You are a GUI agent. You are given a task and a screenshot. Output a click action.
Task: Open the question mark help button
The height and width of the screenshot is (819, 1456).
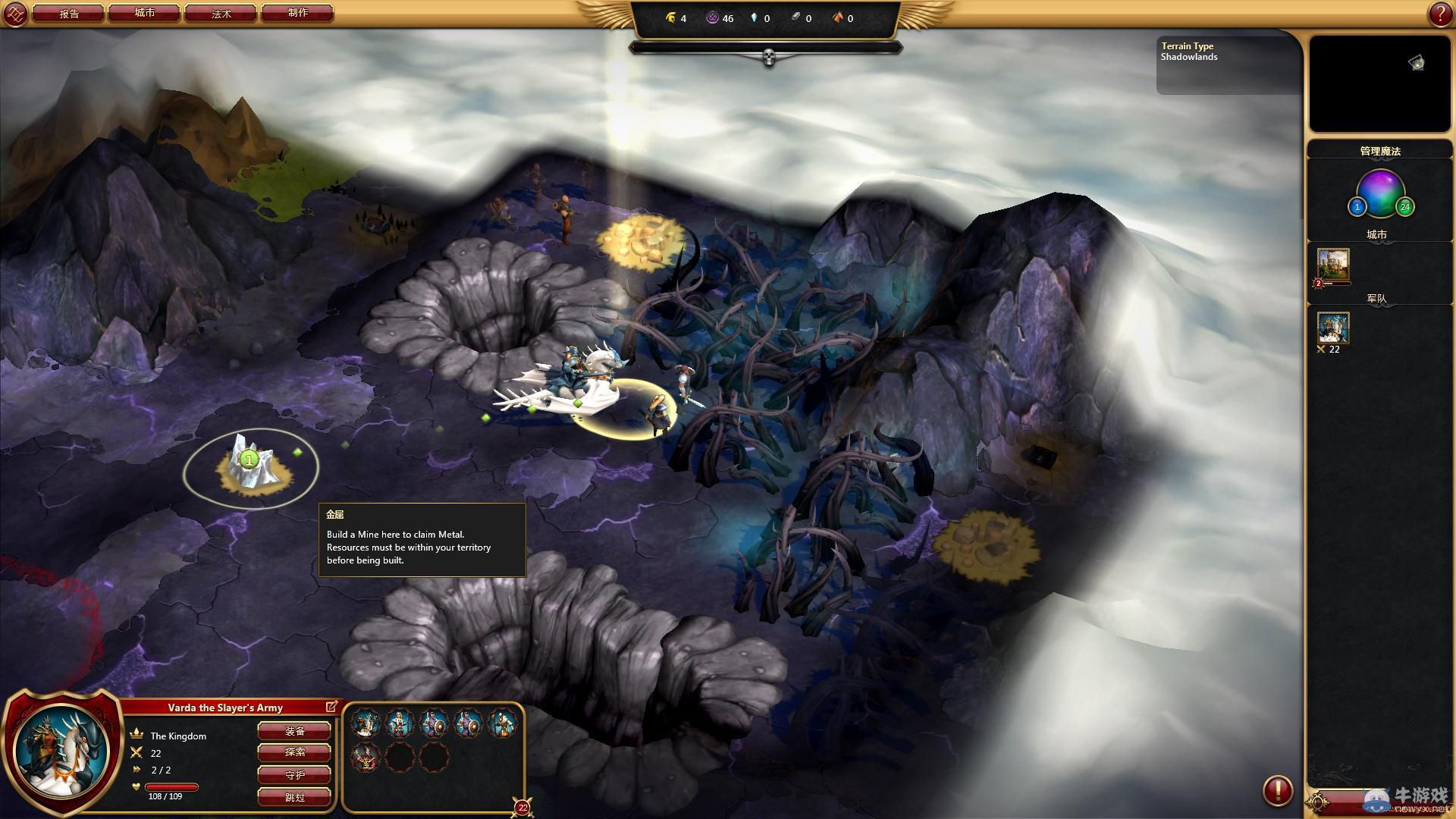pyautogui.click(x=1440, y=14)
